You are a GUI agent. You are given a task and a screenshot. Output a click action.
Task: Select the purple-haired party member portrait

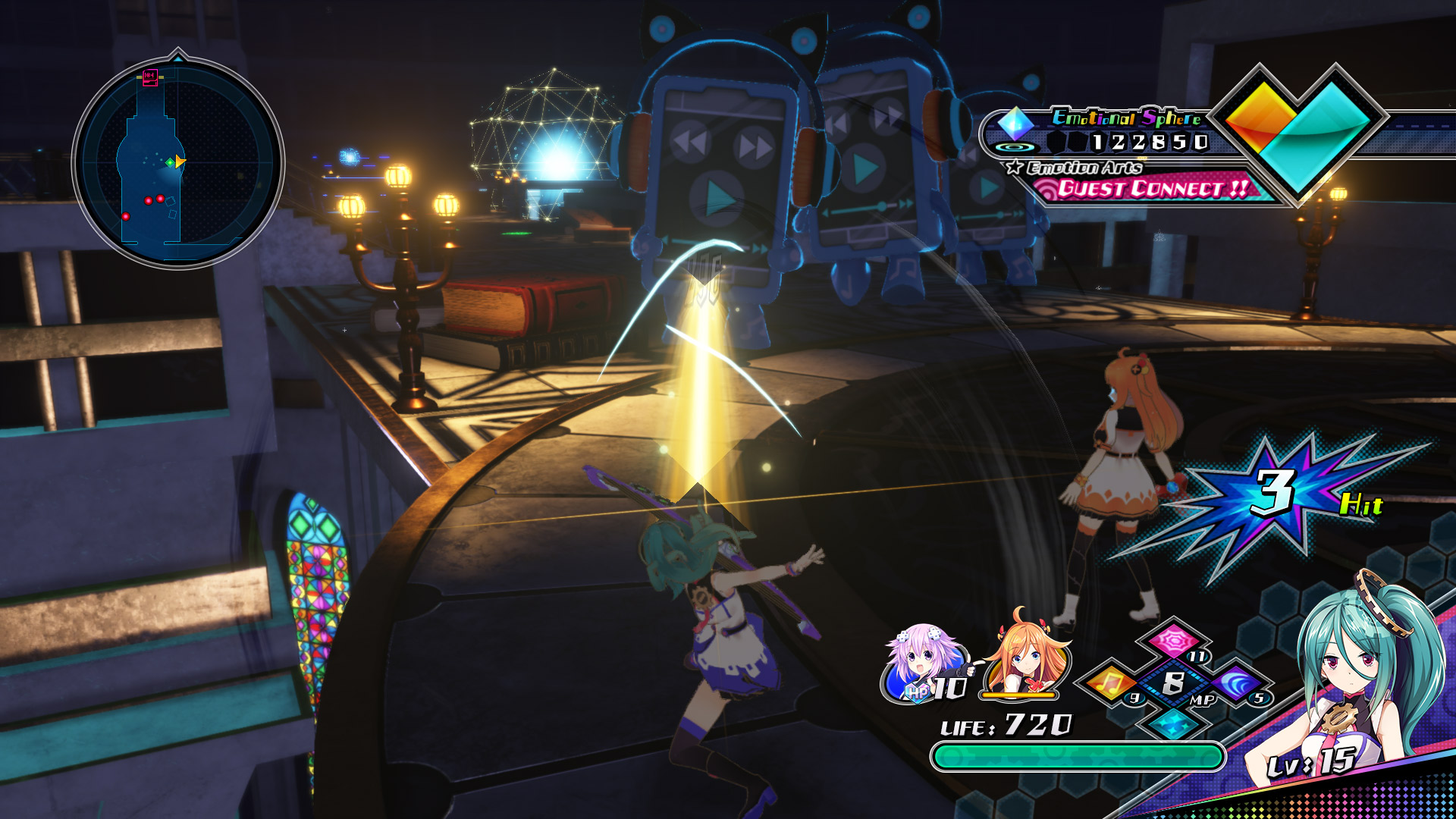pos(924,662)
